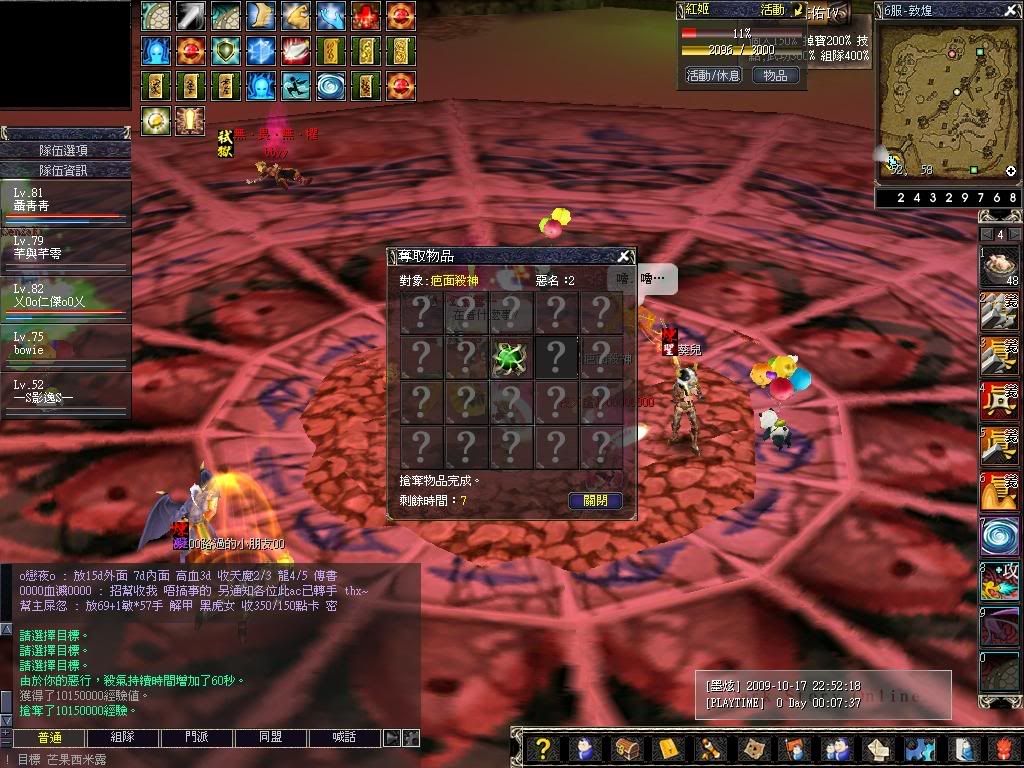
Task: Take the green item in the loot grid
Action: pos(511,357)
